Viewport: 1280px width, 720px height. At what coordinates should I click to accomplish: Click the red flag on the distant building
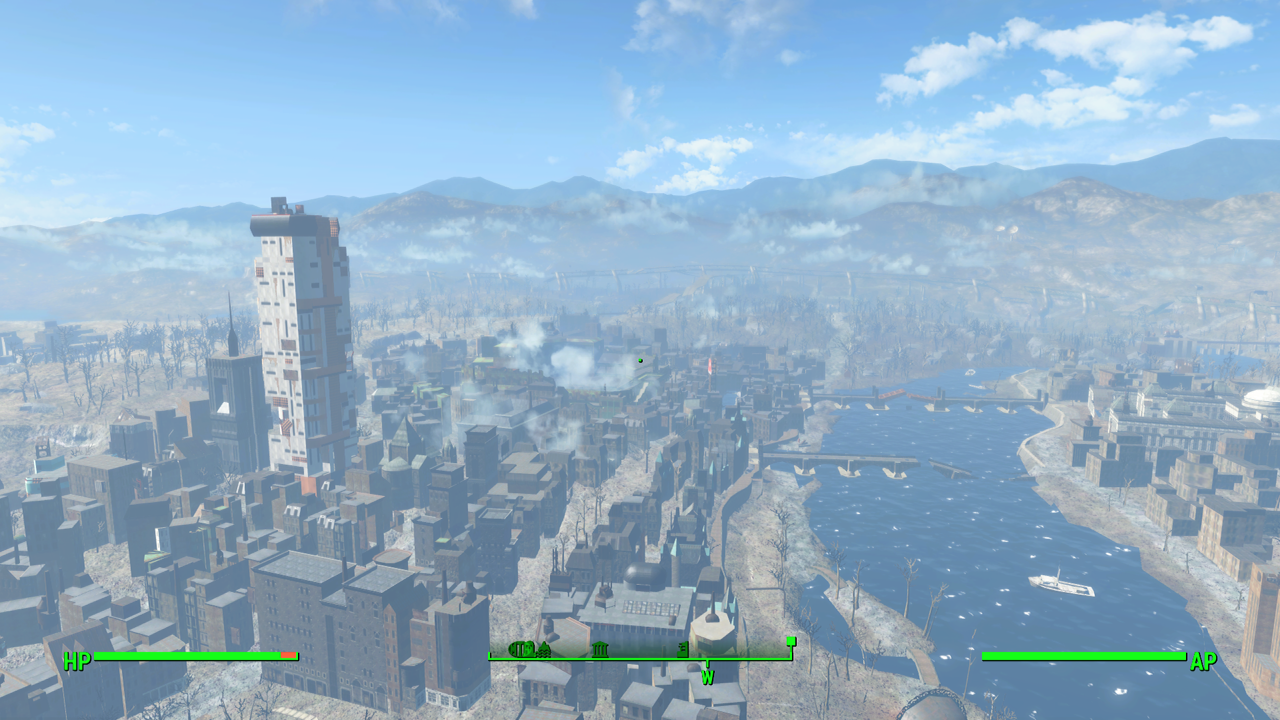click(708, 365)
